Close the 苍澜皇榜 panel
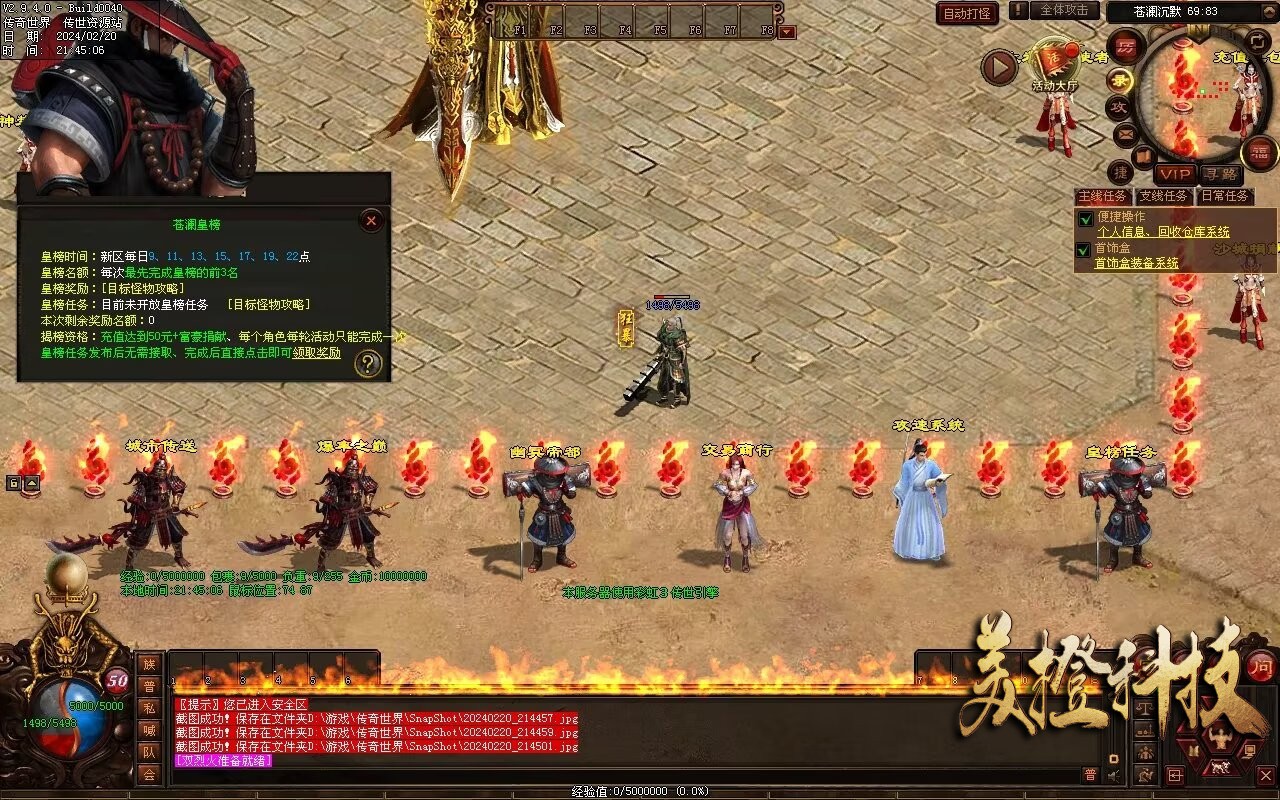Screen dimensions: 1280x800 click(371, 220)
